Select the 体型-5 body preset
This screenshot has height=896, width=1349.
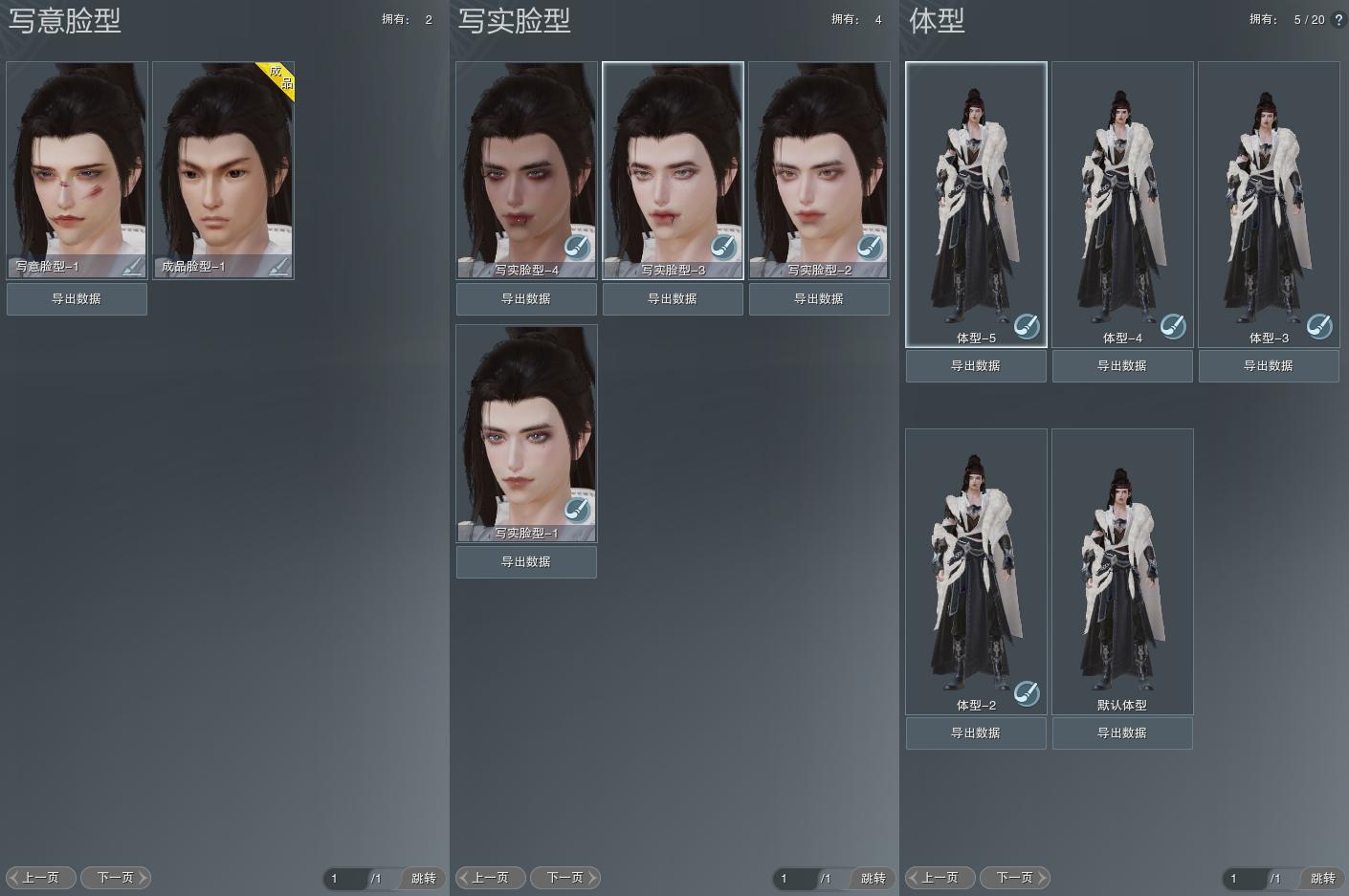coord(976,201)
